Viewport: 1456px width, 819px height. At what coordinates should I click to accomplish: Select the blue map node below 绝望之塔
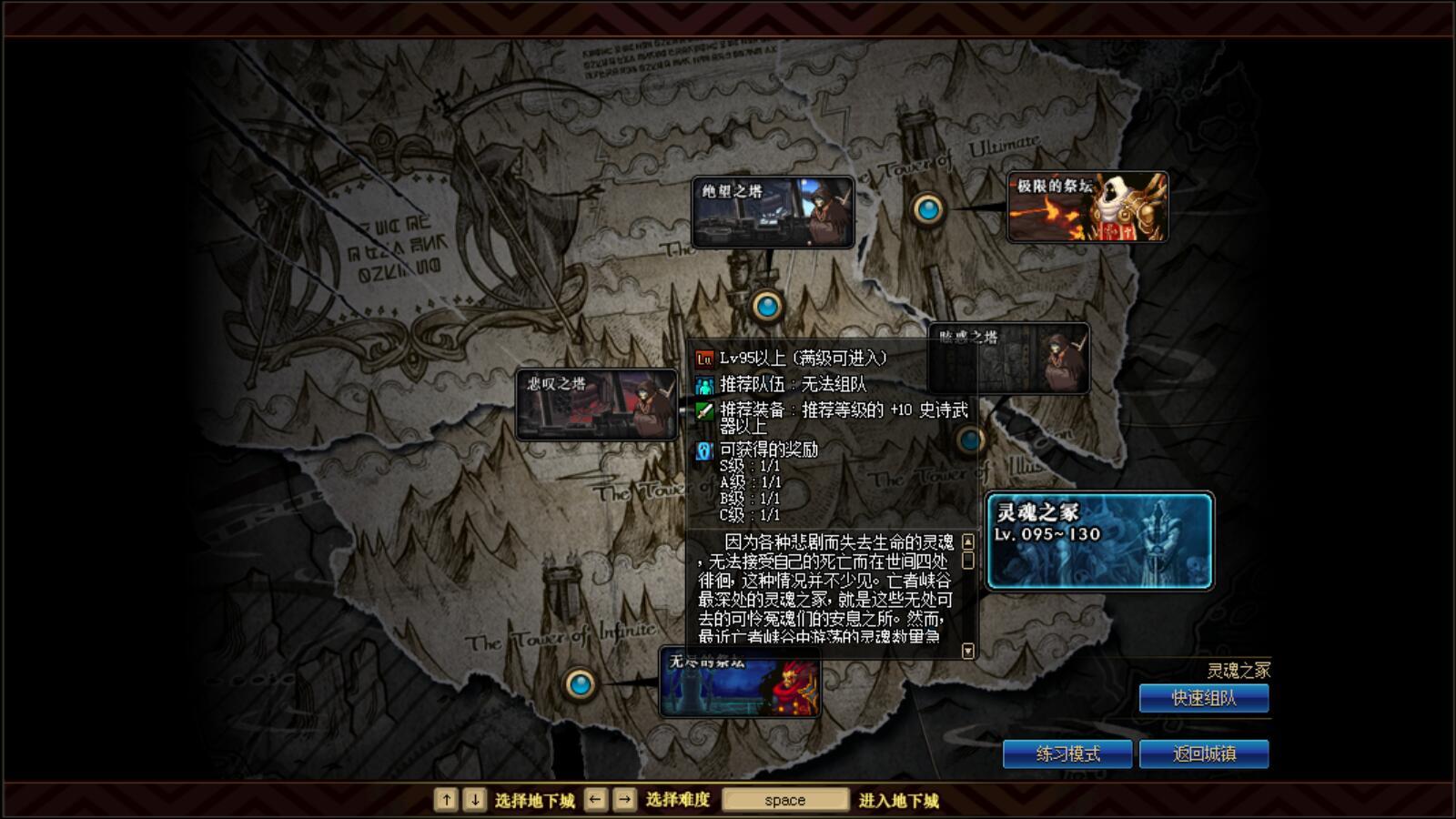pyautogui.click(x=769, y=307)
